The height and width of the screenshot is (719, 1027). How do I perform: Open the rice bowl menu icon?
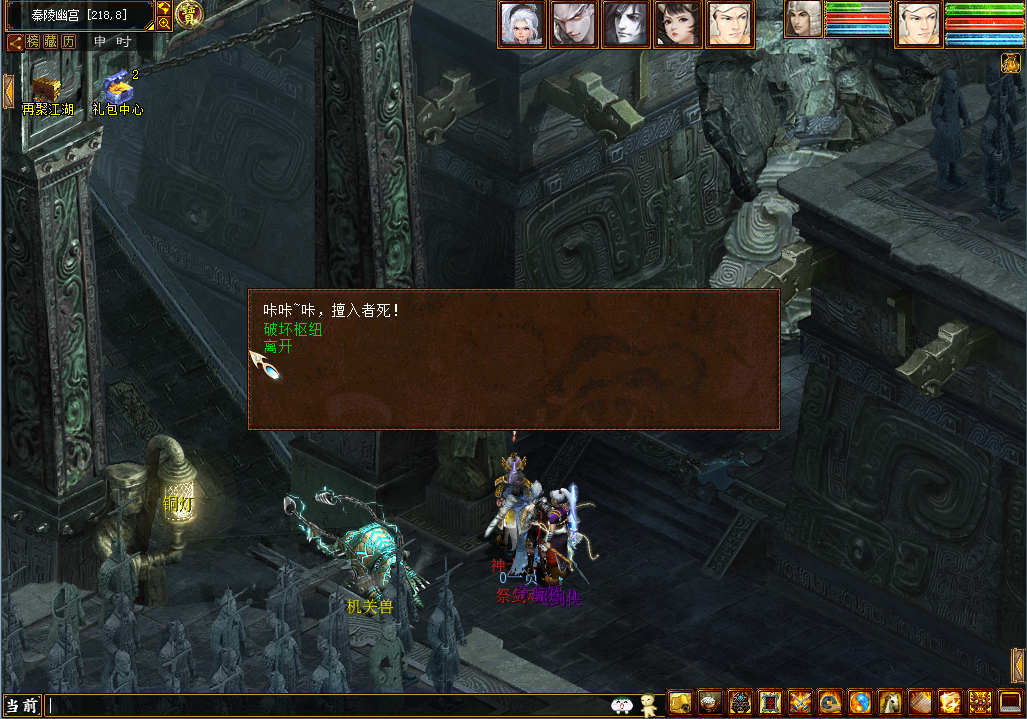point(710,703)
